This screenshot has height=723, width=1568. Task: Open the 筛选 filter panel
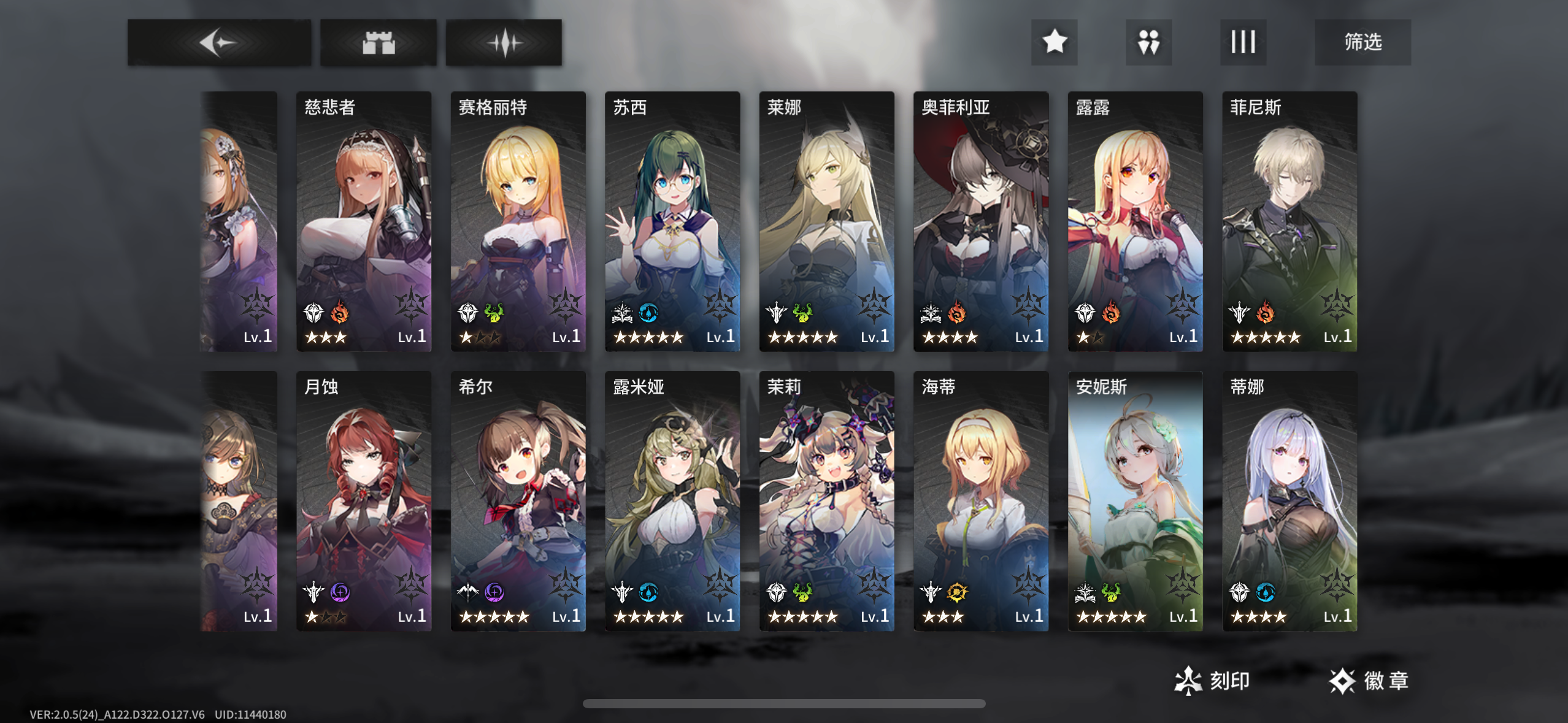tap(1363, 42)
